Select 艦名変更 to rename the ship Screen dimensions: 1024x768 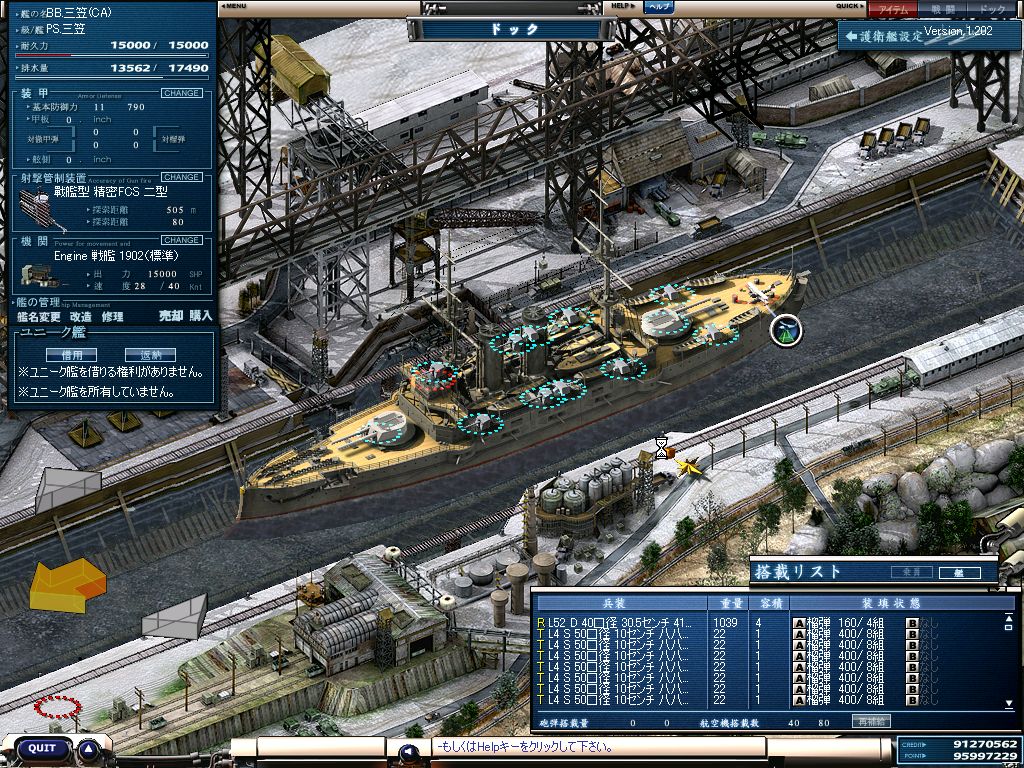[39, 316]
